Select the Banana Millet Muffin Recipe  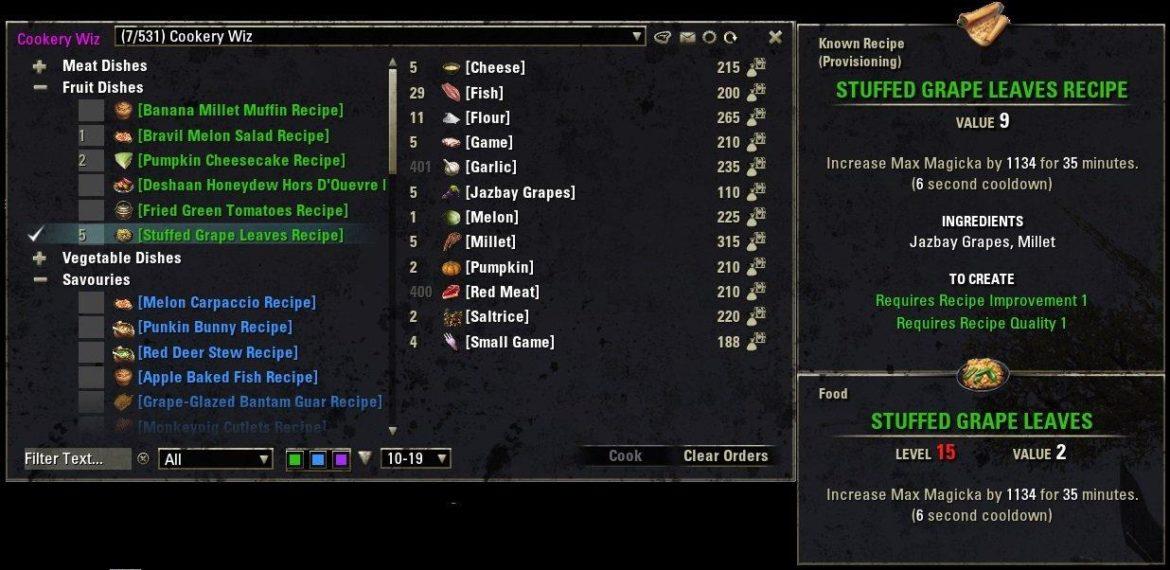click(x=240, y=110)
